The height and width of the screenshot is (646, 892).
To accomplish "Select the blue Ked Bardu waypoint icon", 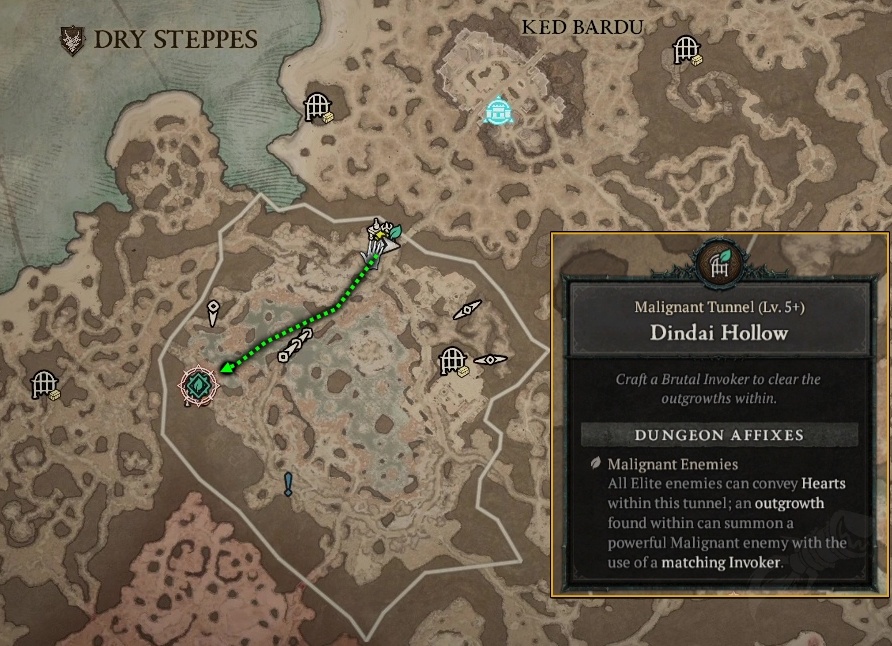I will (498, 111).
